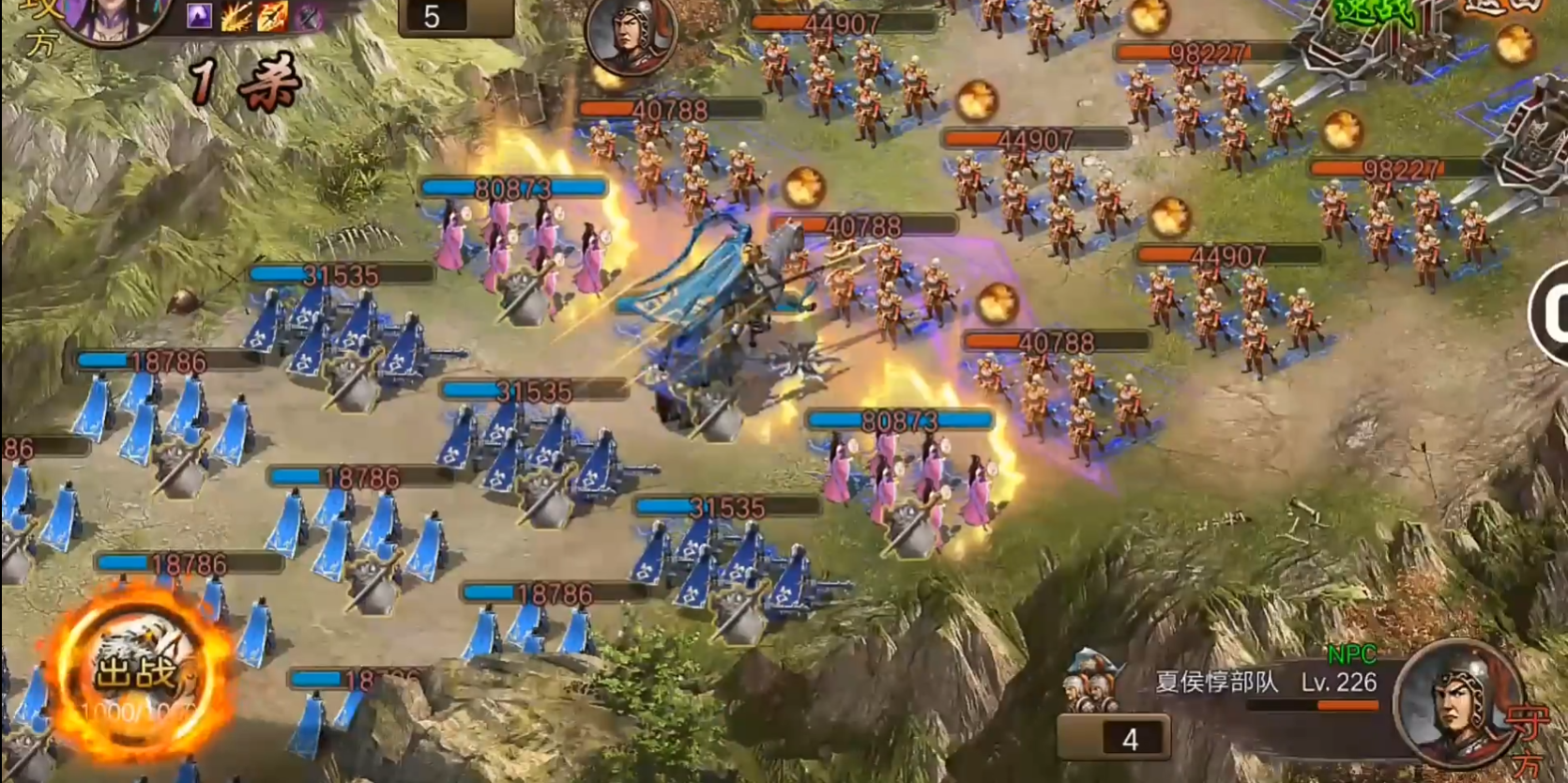Activate the dark purple round skill icon
The image size is (1568, 783).
(308, 16)
